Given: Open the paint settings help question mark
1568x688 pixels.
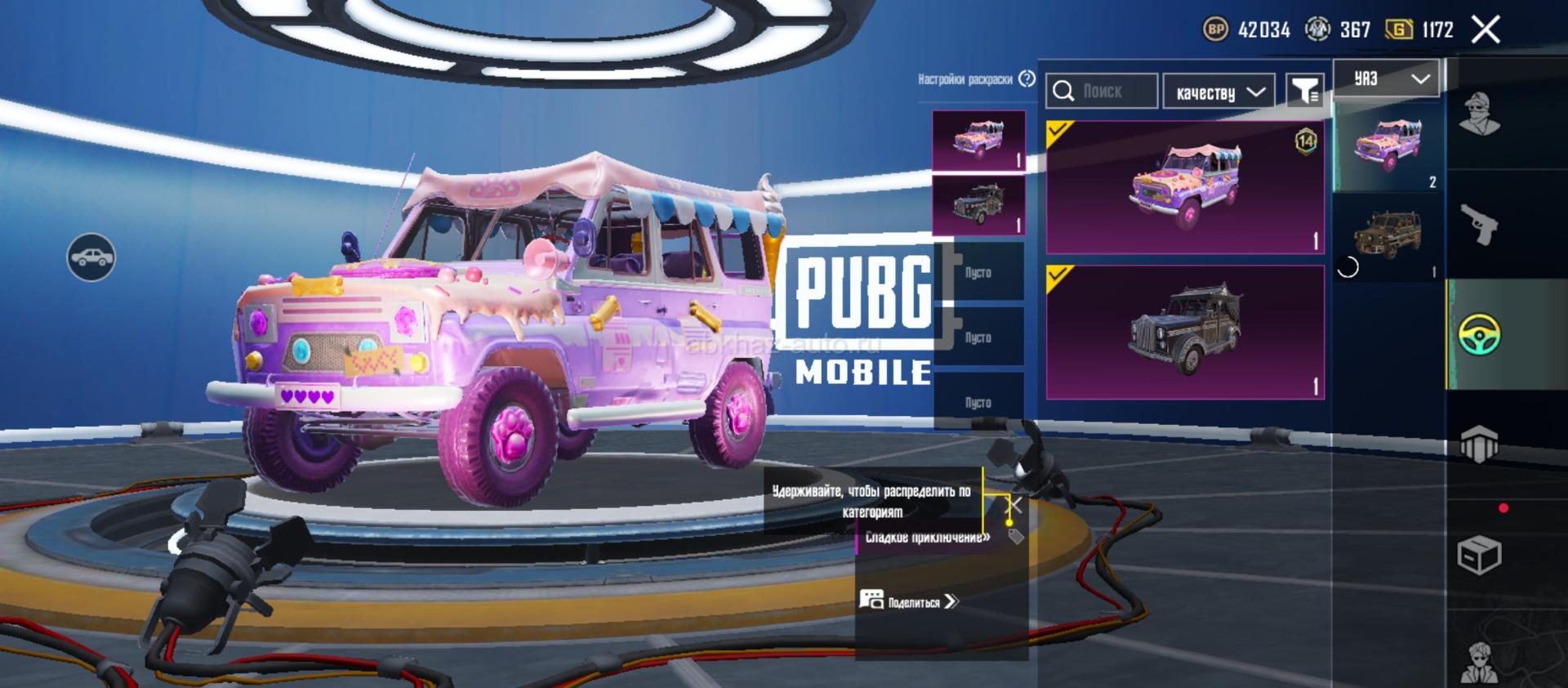Looking at the screenshot, I should pyautogui.click(x=1027, y=78).
